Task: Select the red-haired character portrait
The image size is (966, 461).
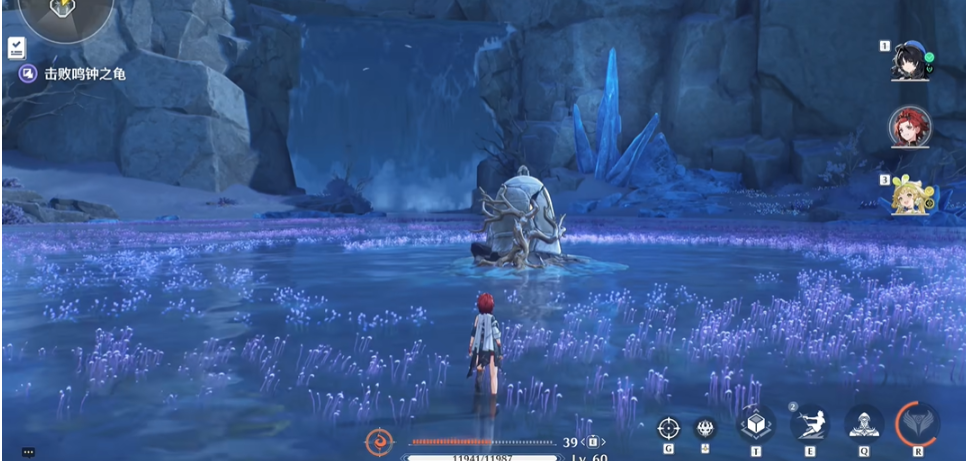Action: point(909,127)
